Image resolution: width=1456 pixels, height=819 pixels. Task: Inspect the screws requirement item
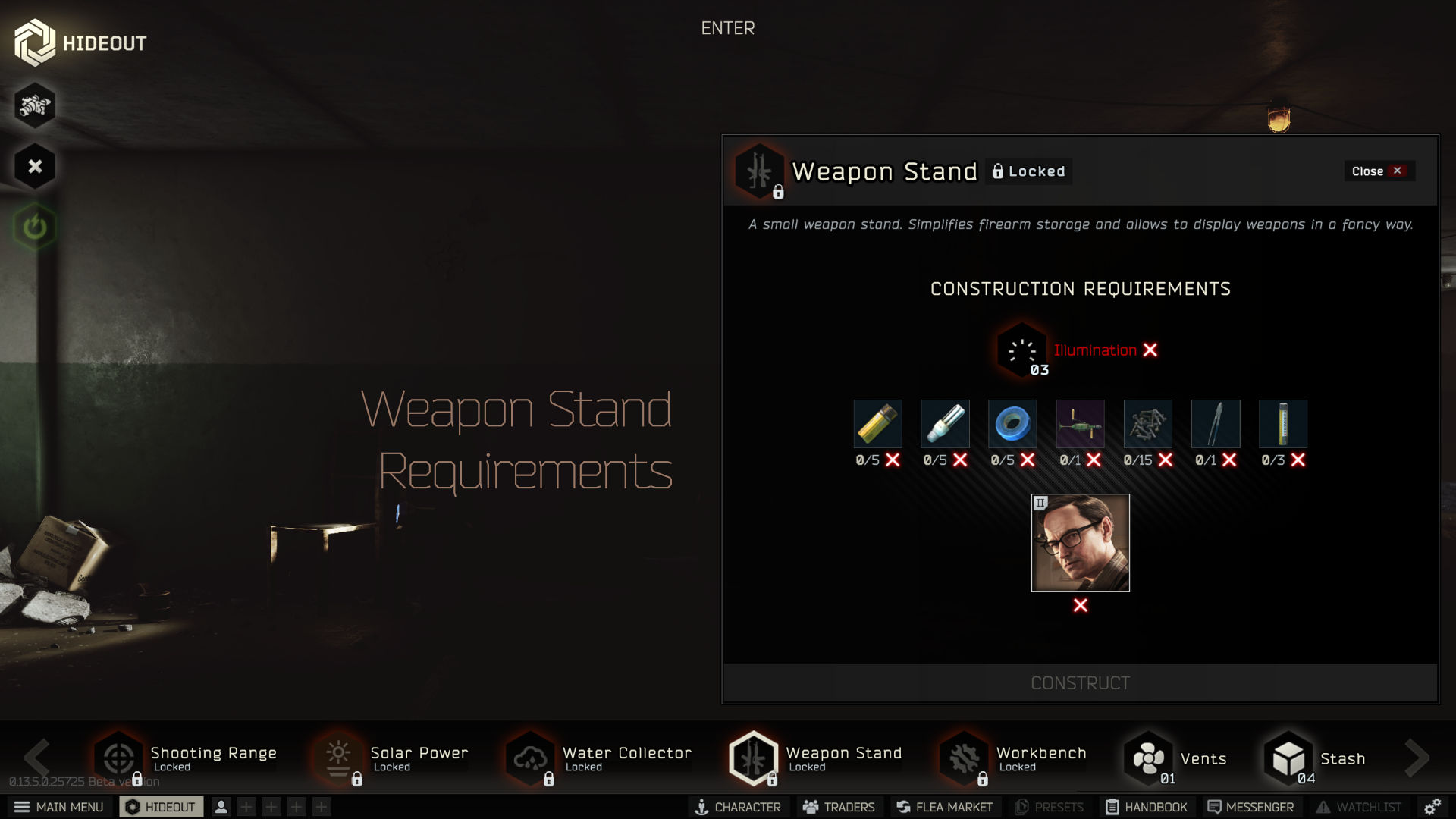[x=1147, y=424]
